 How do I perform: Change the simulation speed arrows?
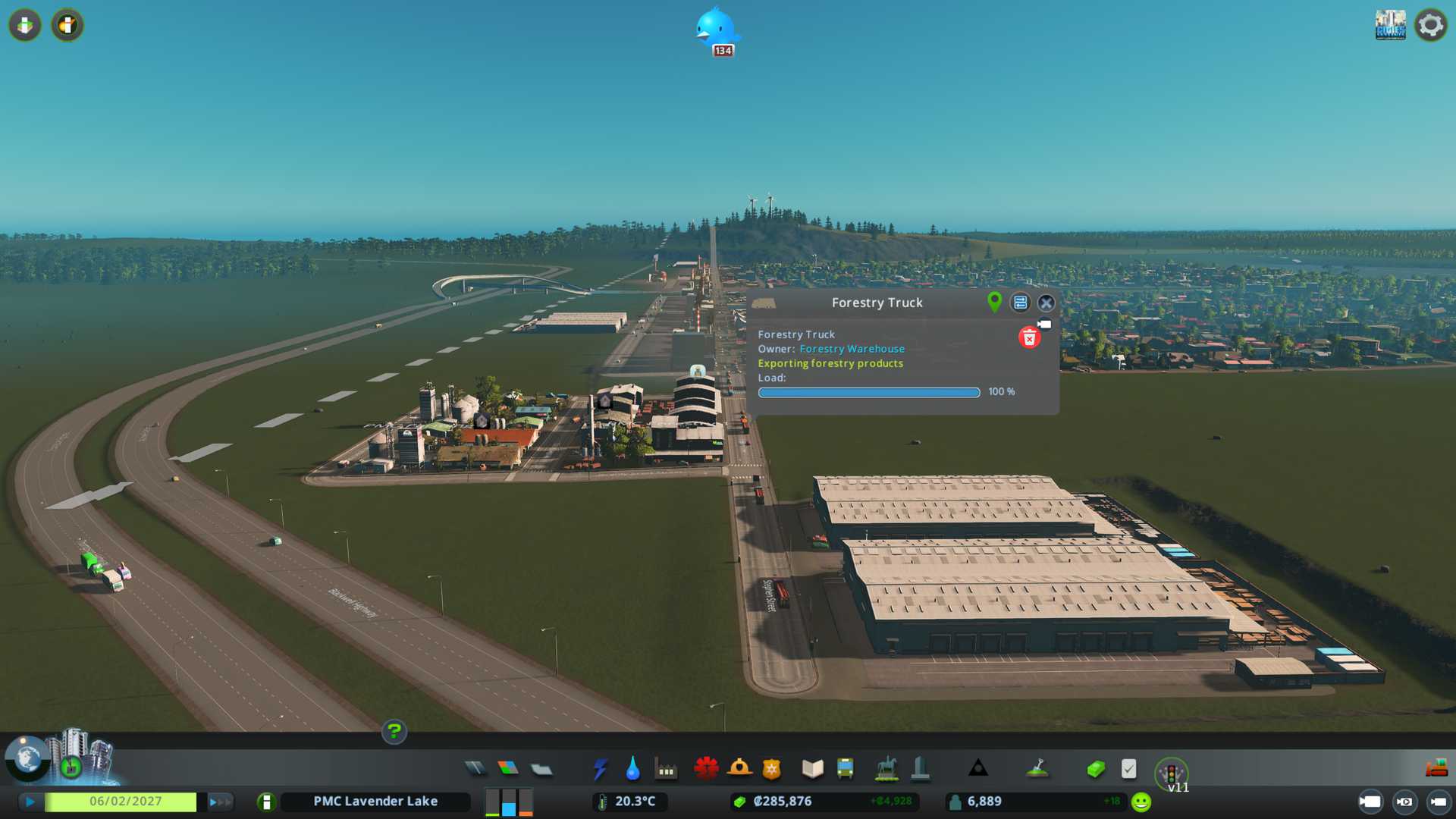(x=219, y=802)
